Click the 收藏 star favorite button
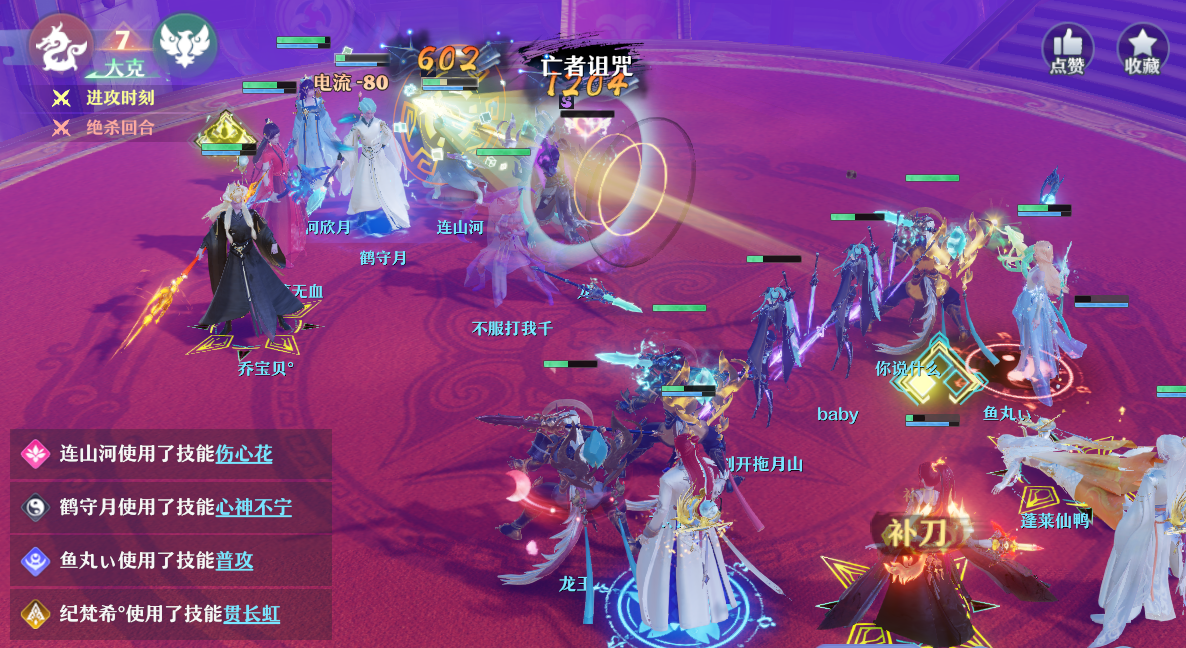Viewport: 1186px width, 648px height. pos(1142,48)
